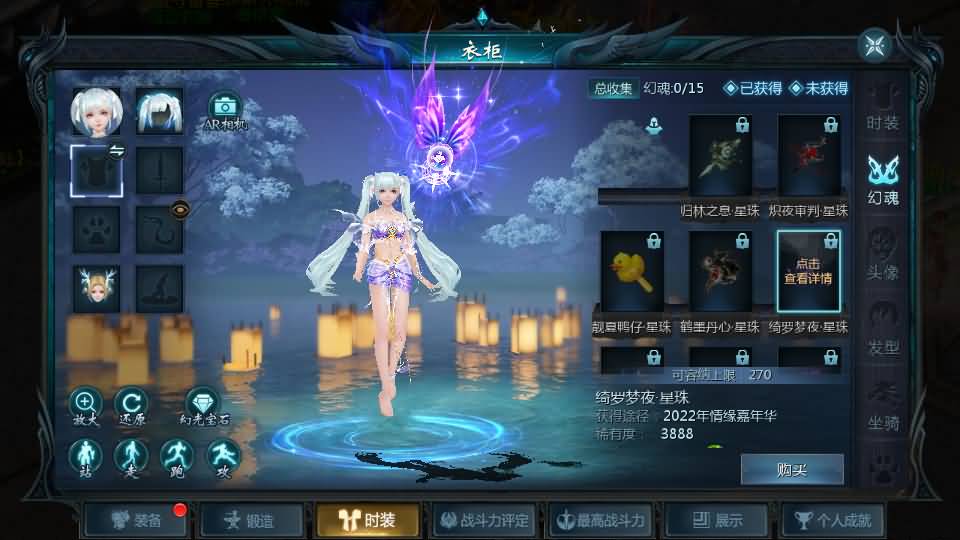Open the 幻光宝石 gem button

204,406
